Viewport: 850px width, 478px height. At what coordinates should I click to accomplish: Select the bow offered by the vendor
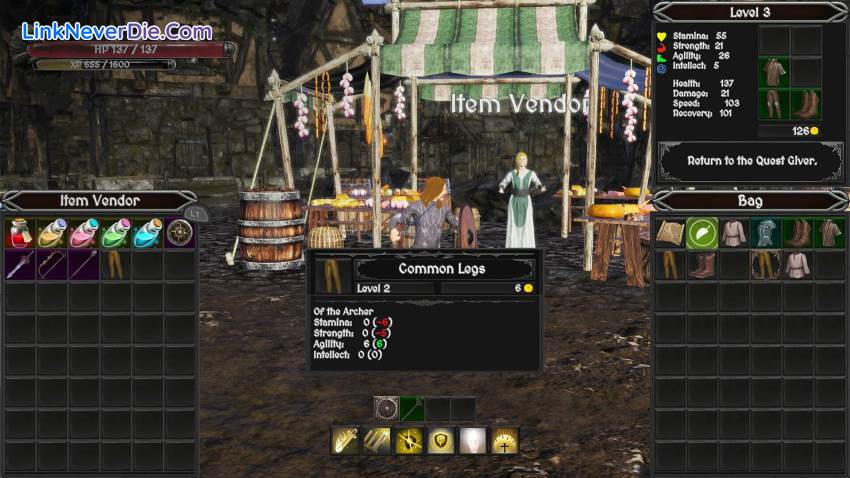[52, 265]
